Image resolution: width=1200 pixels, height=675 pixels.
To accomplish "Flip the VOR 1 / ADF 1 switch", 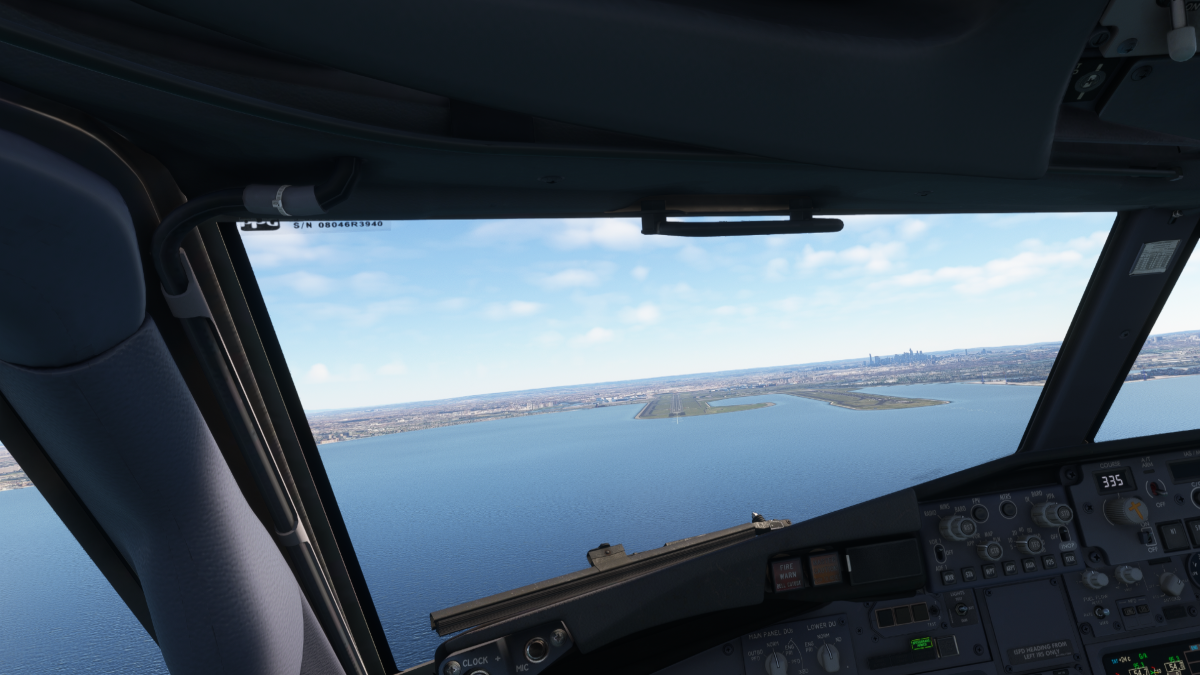I will [x=940, y=552].
